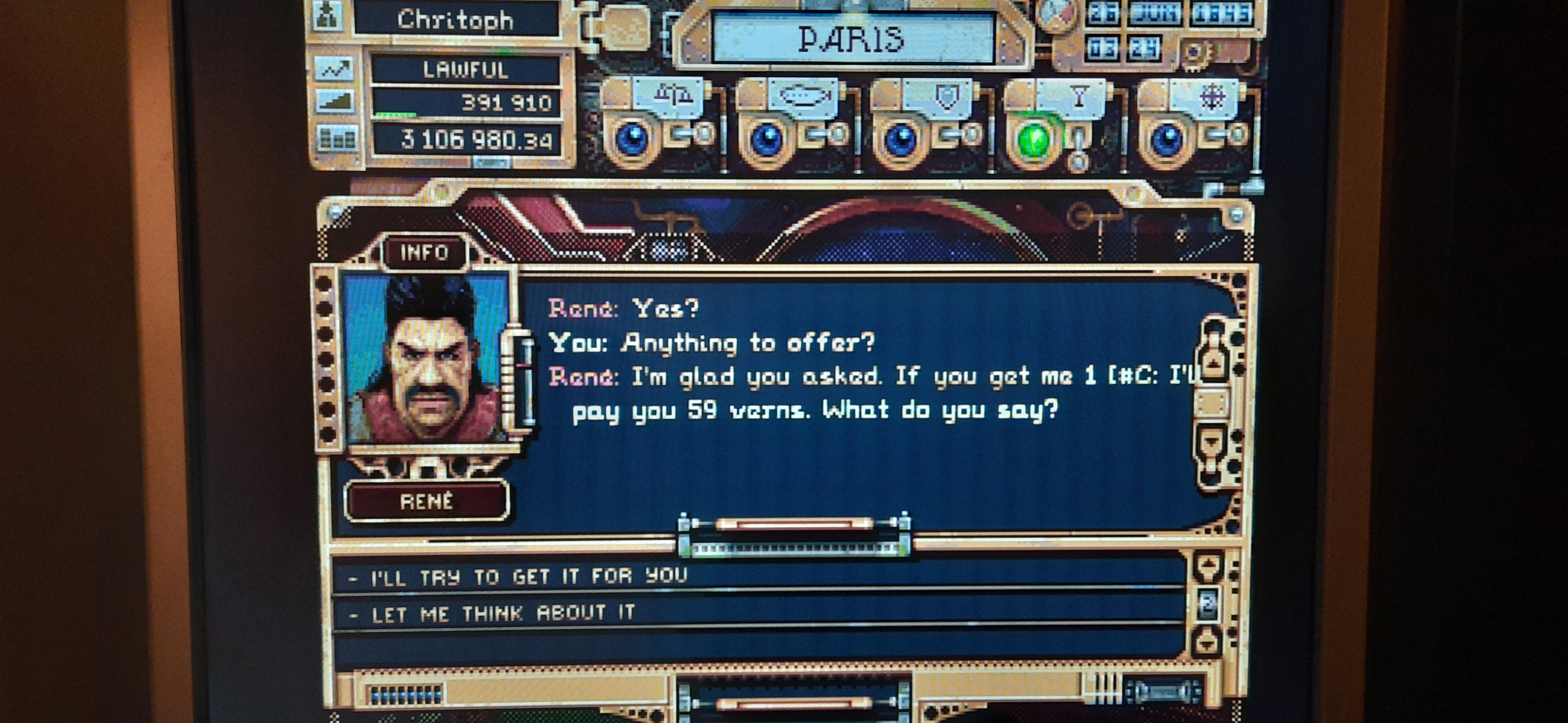Click René's character portrait

pos(425,360)
